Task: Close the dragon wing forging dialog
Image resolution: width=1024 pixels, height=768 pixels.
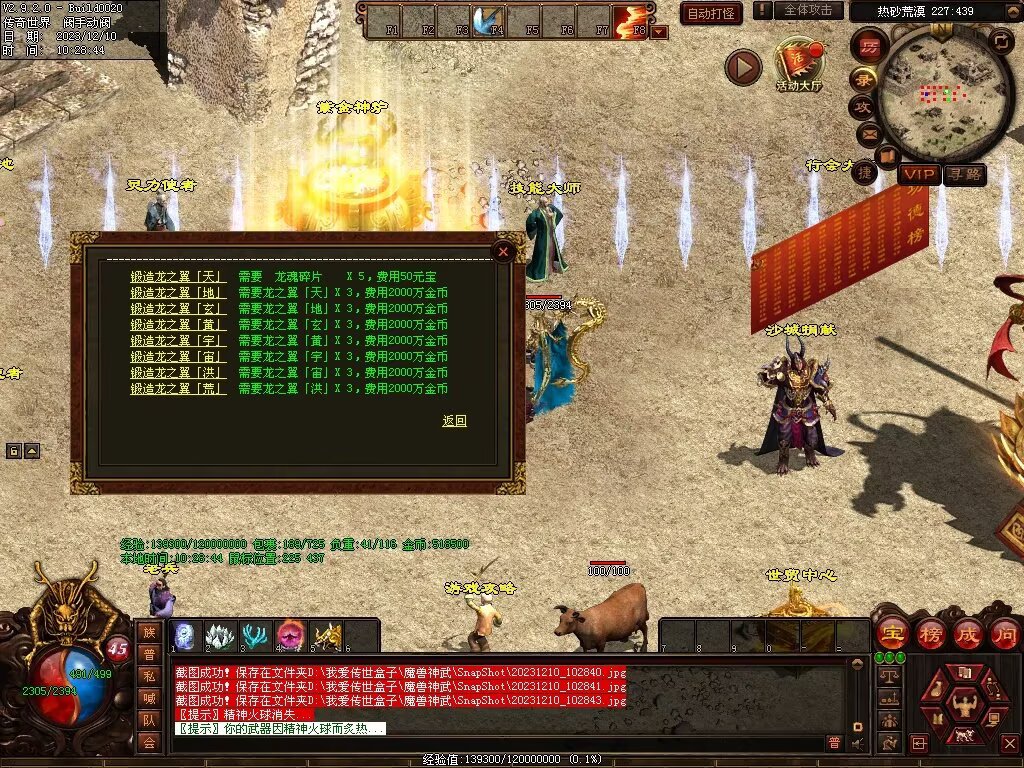Action: (504, 252)
